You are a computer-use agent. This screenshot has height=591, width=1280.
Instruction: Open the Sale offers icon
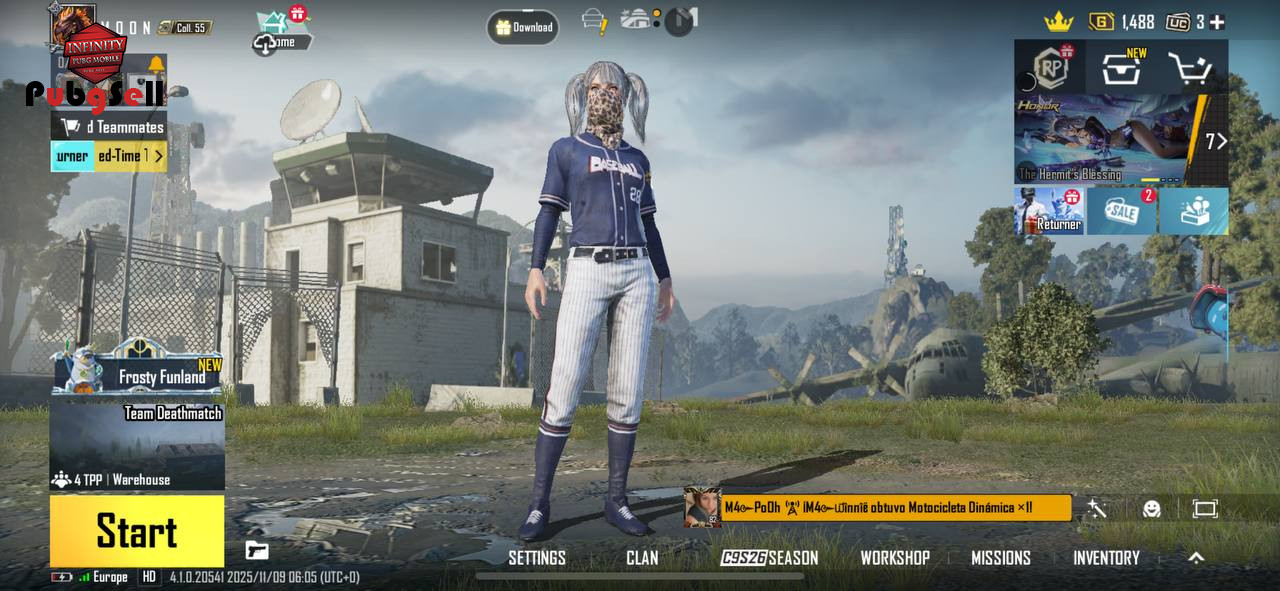pyautogui.click(x=1122, y=211)
